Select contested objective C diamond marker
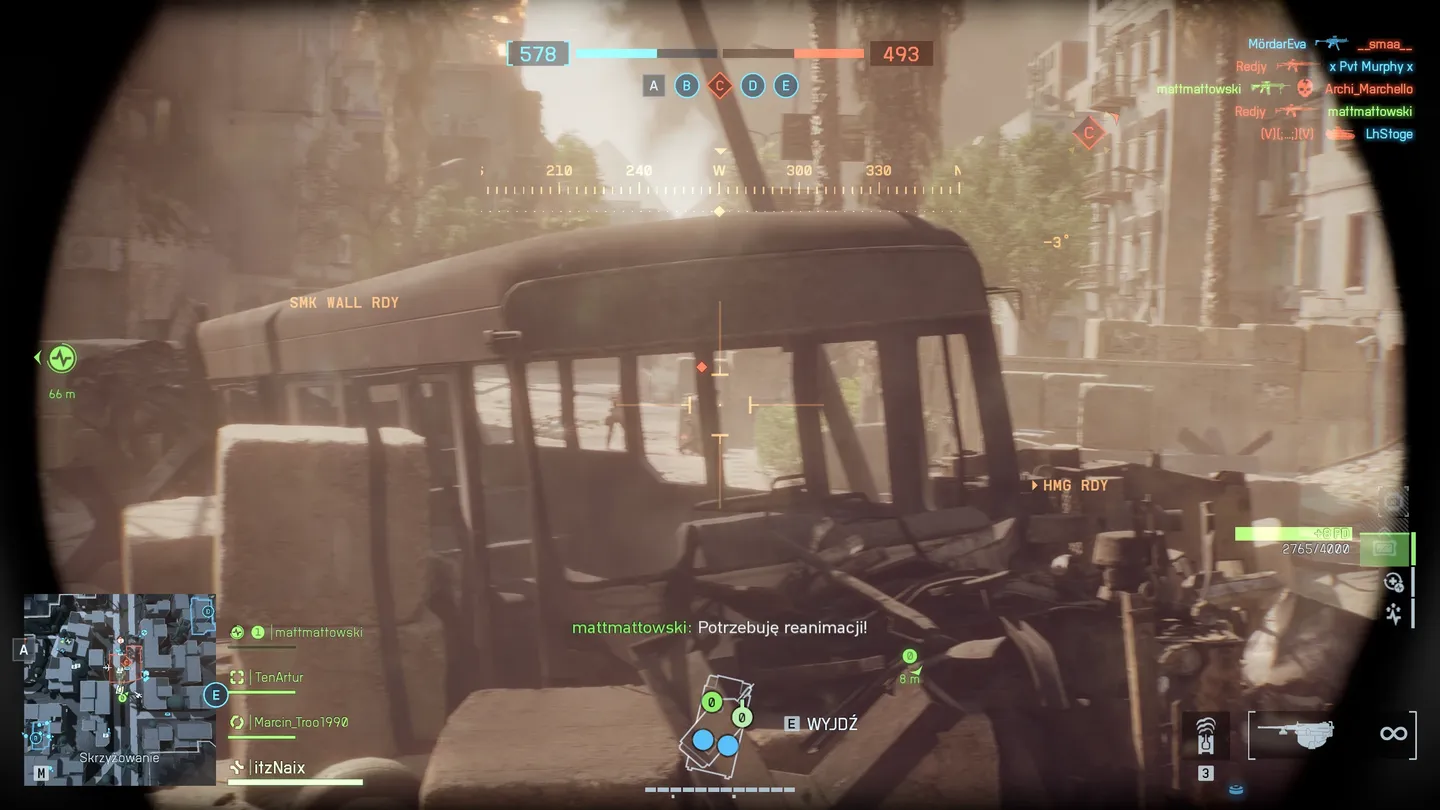 pyautogui.click(x=719, y=86)
